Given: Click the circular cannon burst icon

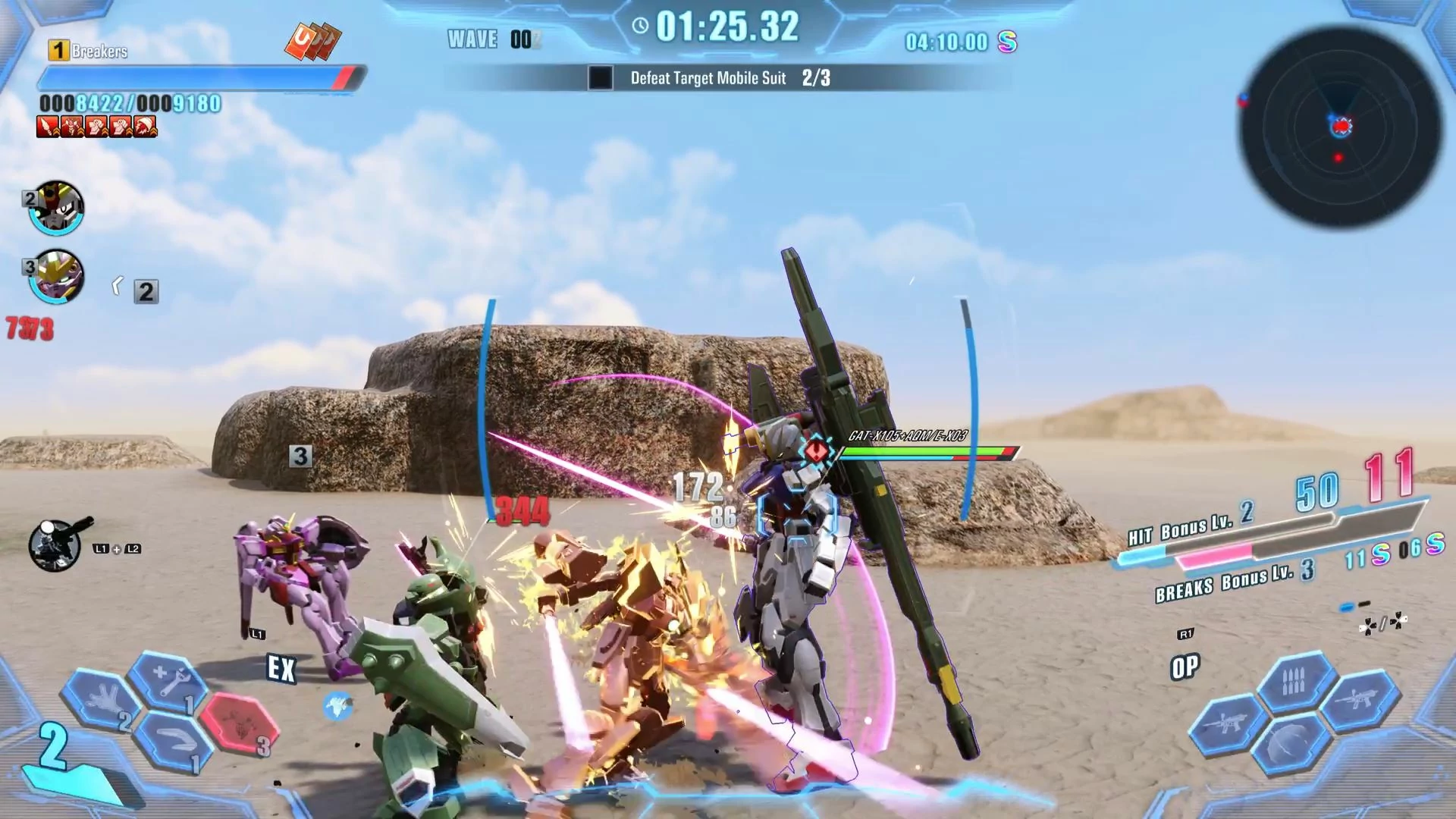Looking at the screenshot, I should click(x=55, y=544).
